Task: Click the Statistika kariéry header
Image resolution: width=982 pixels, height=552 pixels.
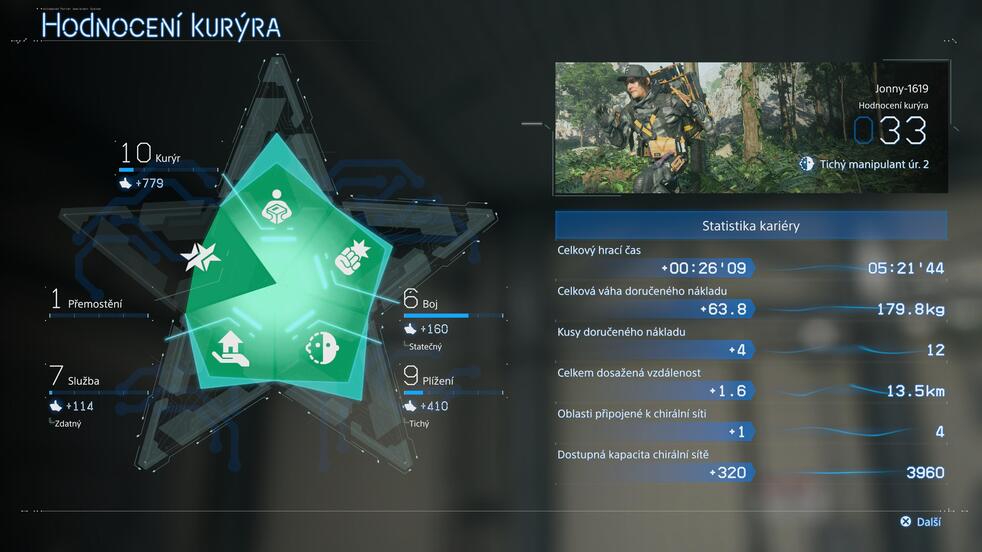Action: coord(751,226)
